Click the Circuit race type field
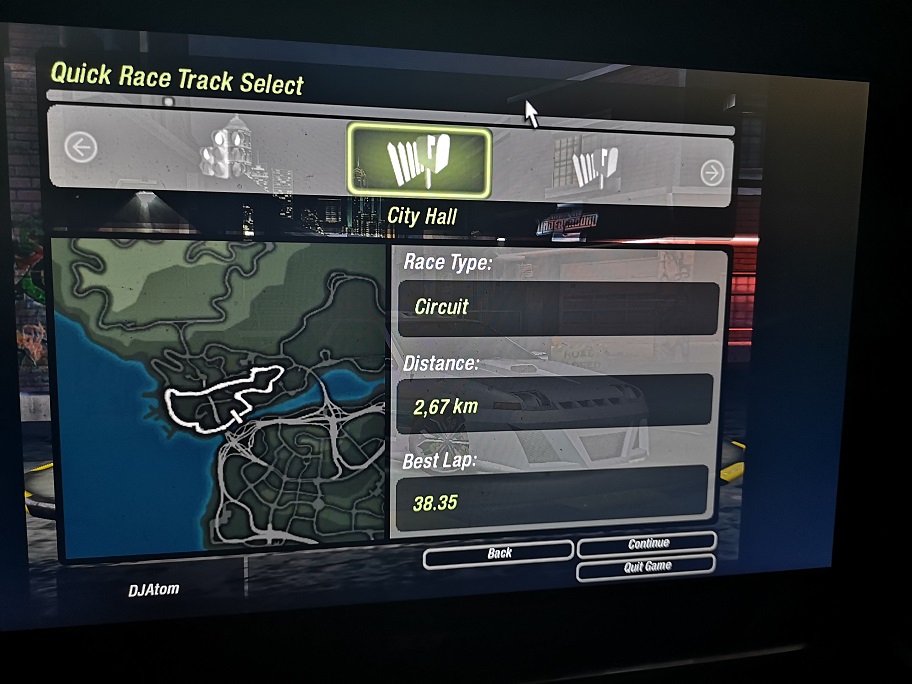912x684 pixels. pos(558,307)
